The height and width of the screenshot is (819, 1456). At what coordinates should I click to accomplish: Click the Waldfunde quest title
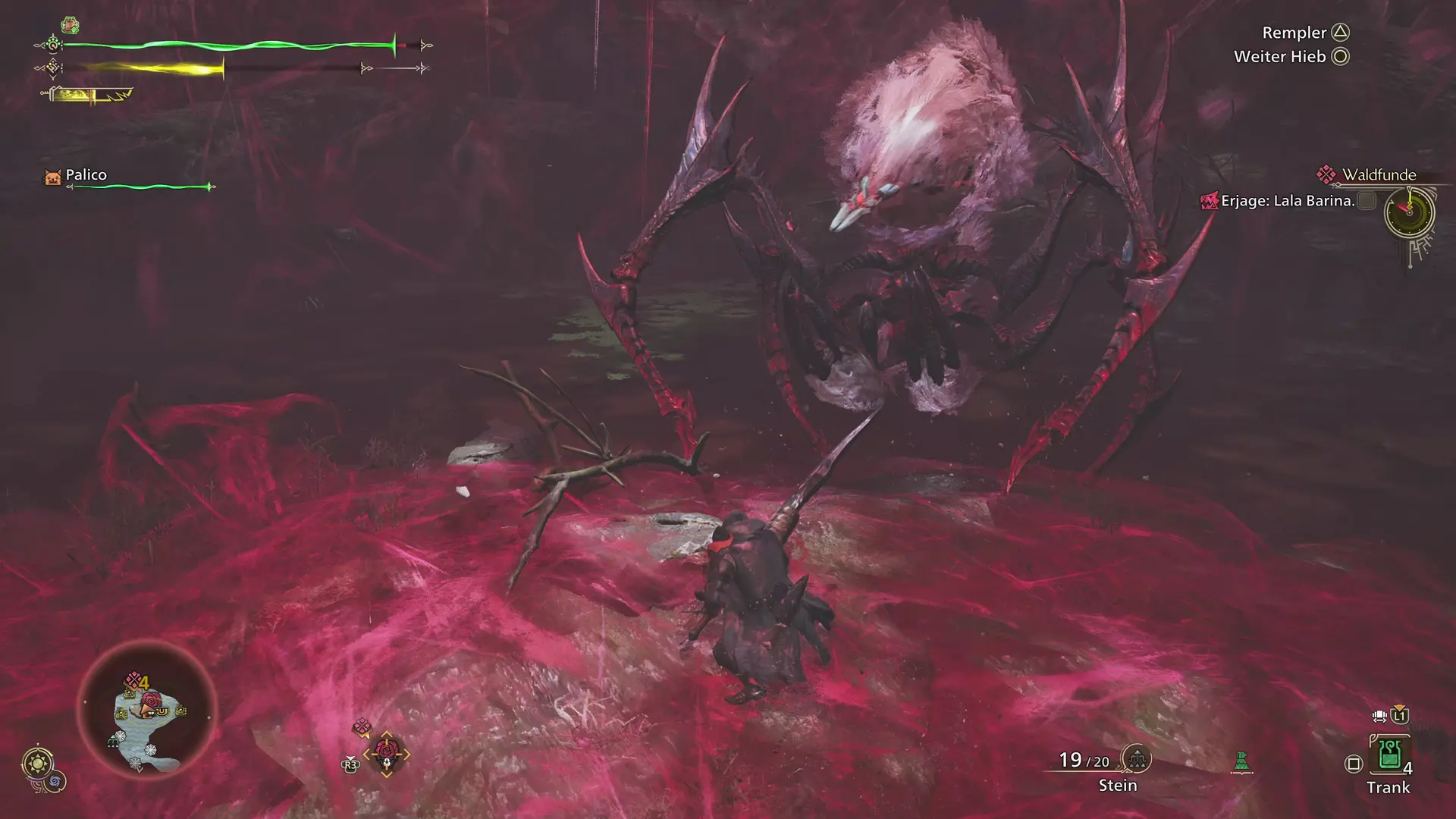[1379, 174]
